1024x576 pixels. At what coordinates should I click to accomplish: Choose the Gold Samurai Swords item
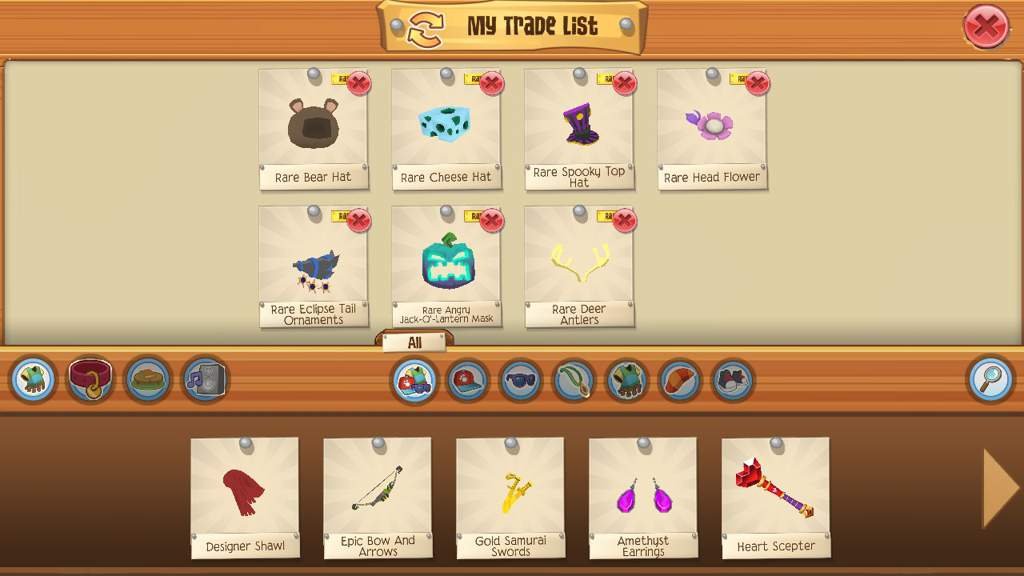point(510,495)
